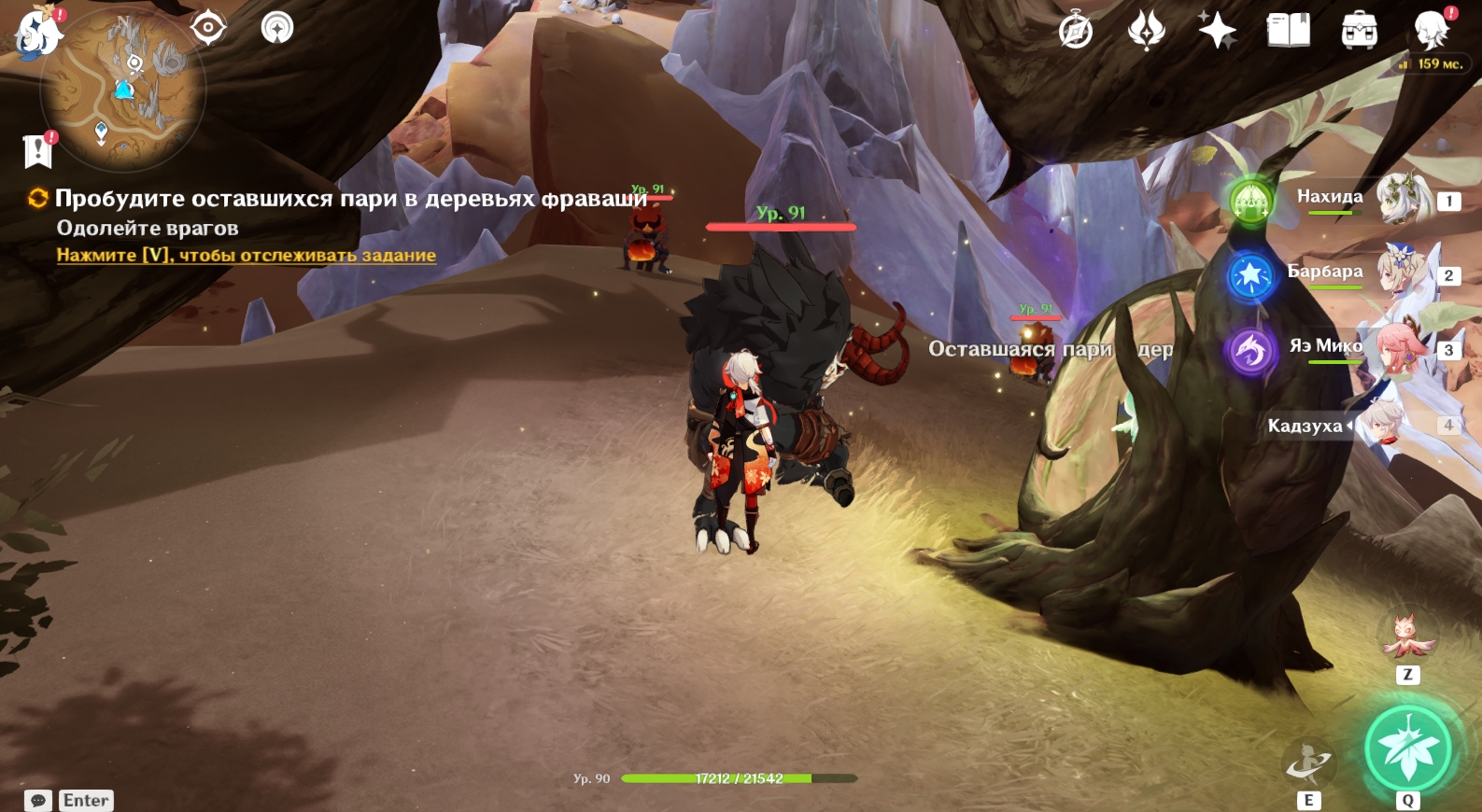Open the circular minimap
1482x812 pixels.
tap(122, 91)
